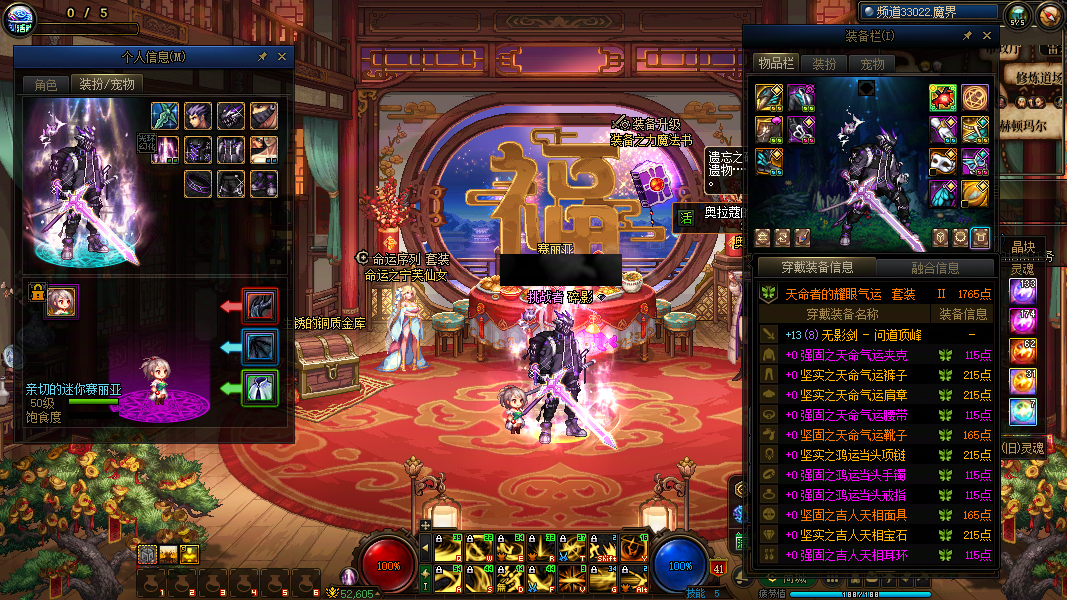Select the red-bordered pet equipment slot
The height and width of the screenshot is (600, 1067).
click(260, 306)
